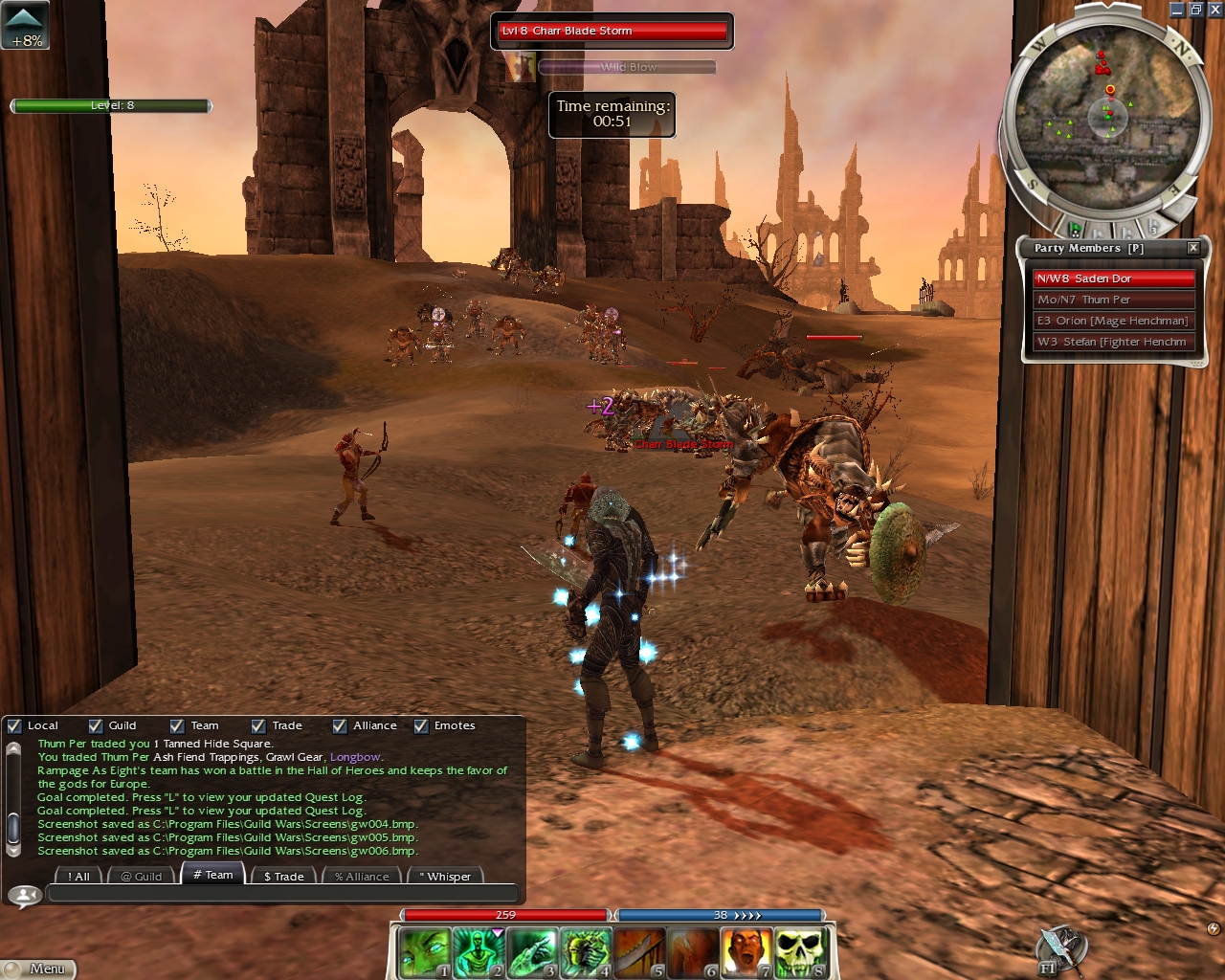Click the chat message input field

point(282,895)
